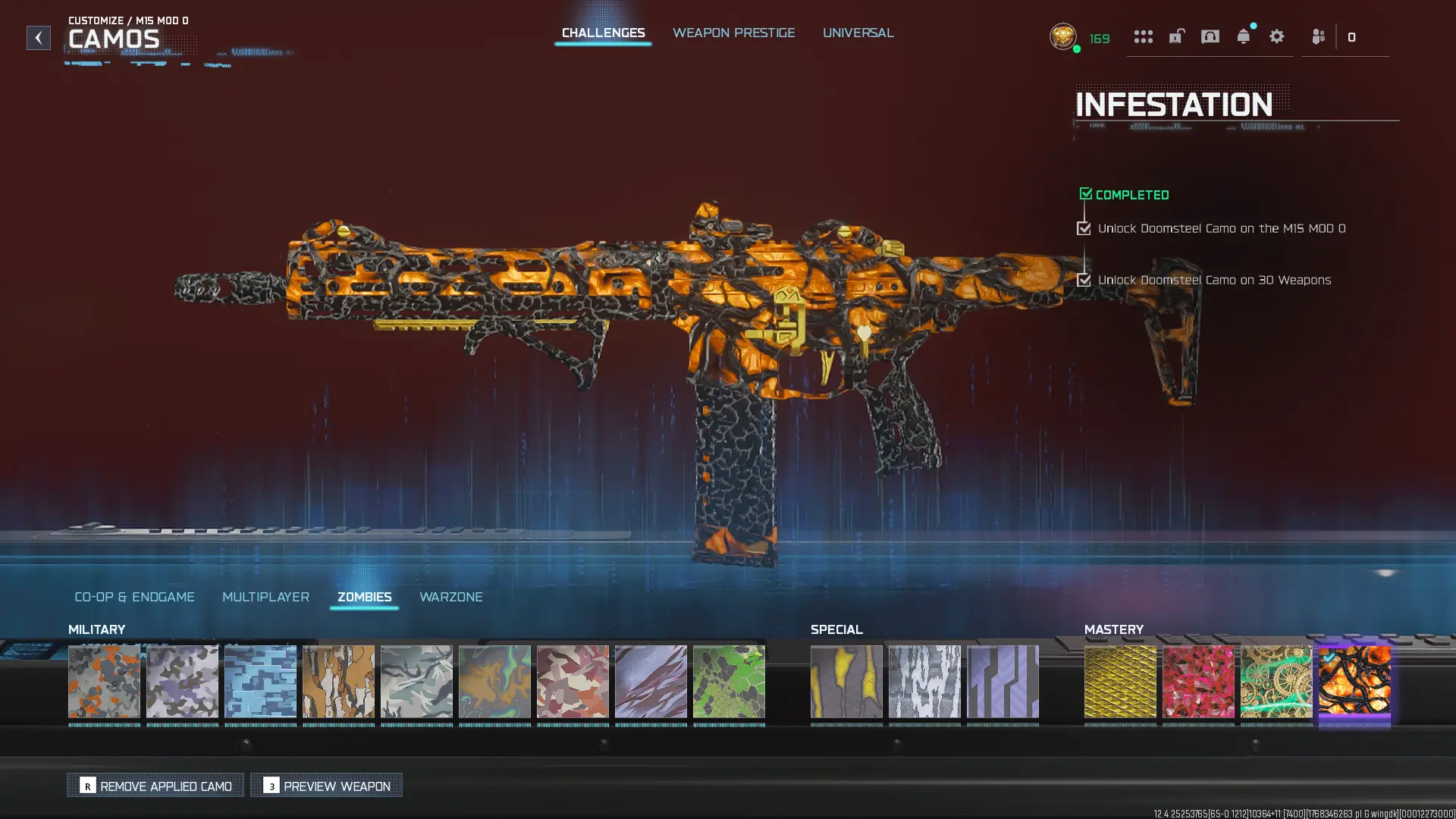Screen dimensions: 1456x819
Task: Open the settings gear menu
Action: click(x=1276, y=36)
